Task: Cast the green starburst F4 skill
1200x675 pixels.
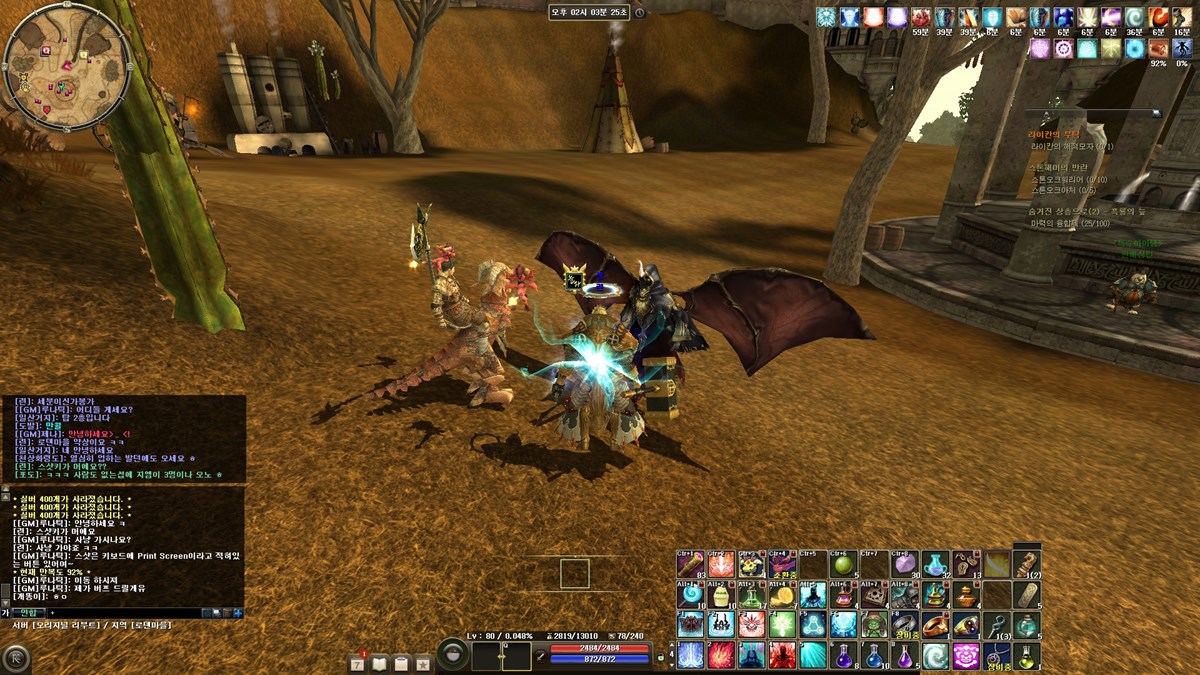Action: pos(782,626)
